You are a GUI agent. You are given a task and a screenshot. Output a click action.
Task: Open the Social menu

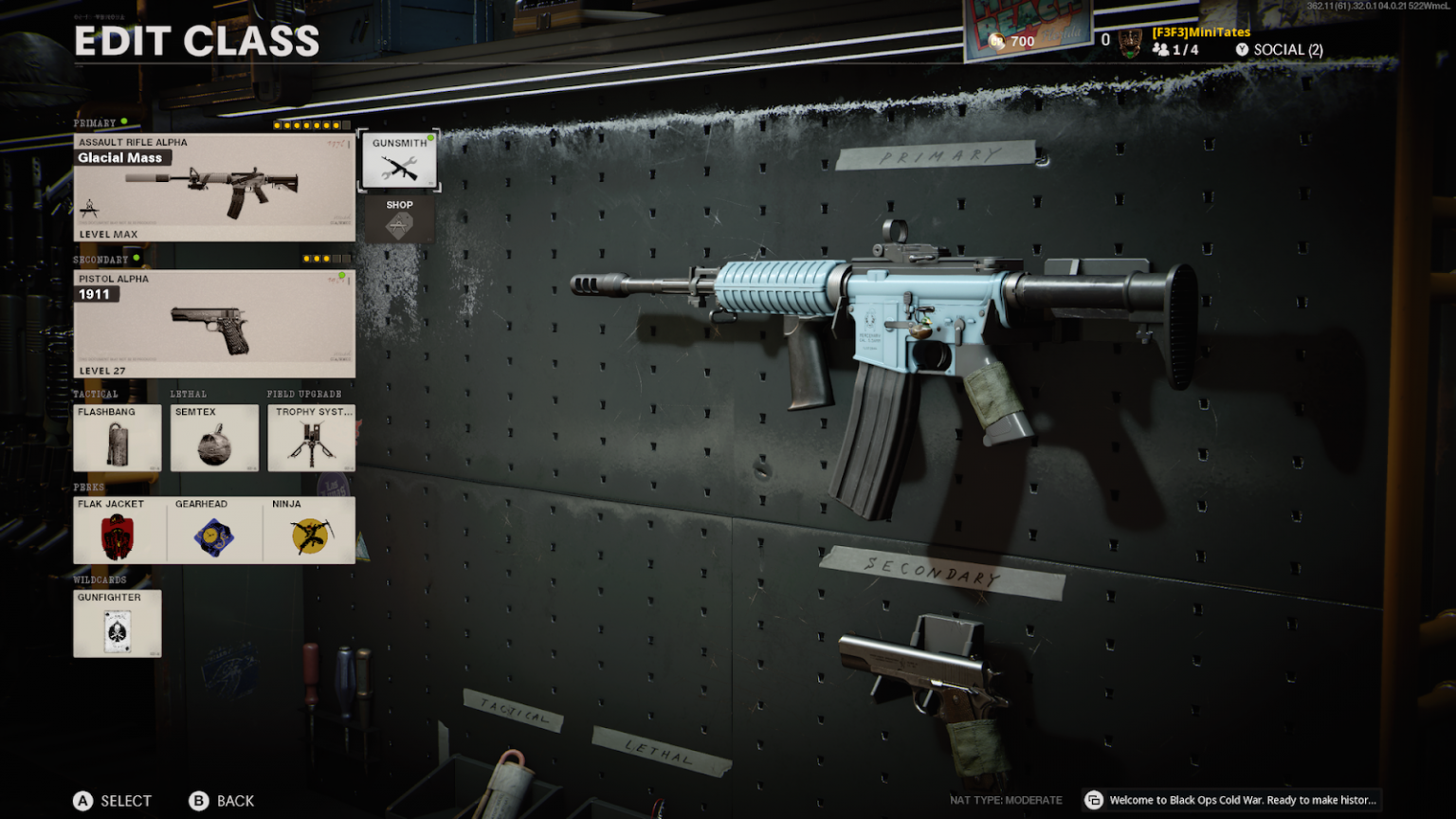1280,48
